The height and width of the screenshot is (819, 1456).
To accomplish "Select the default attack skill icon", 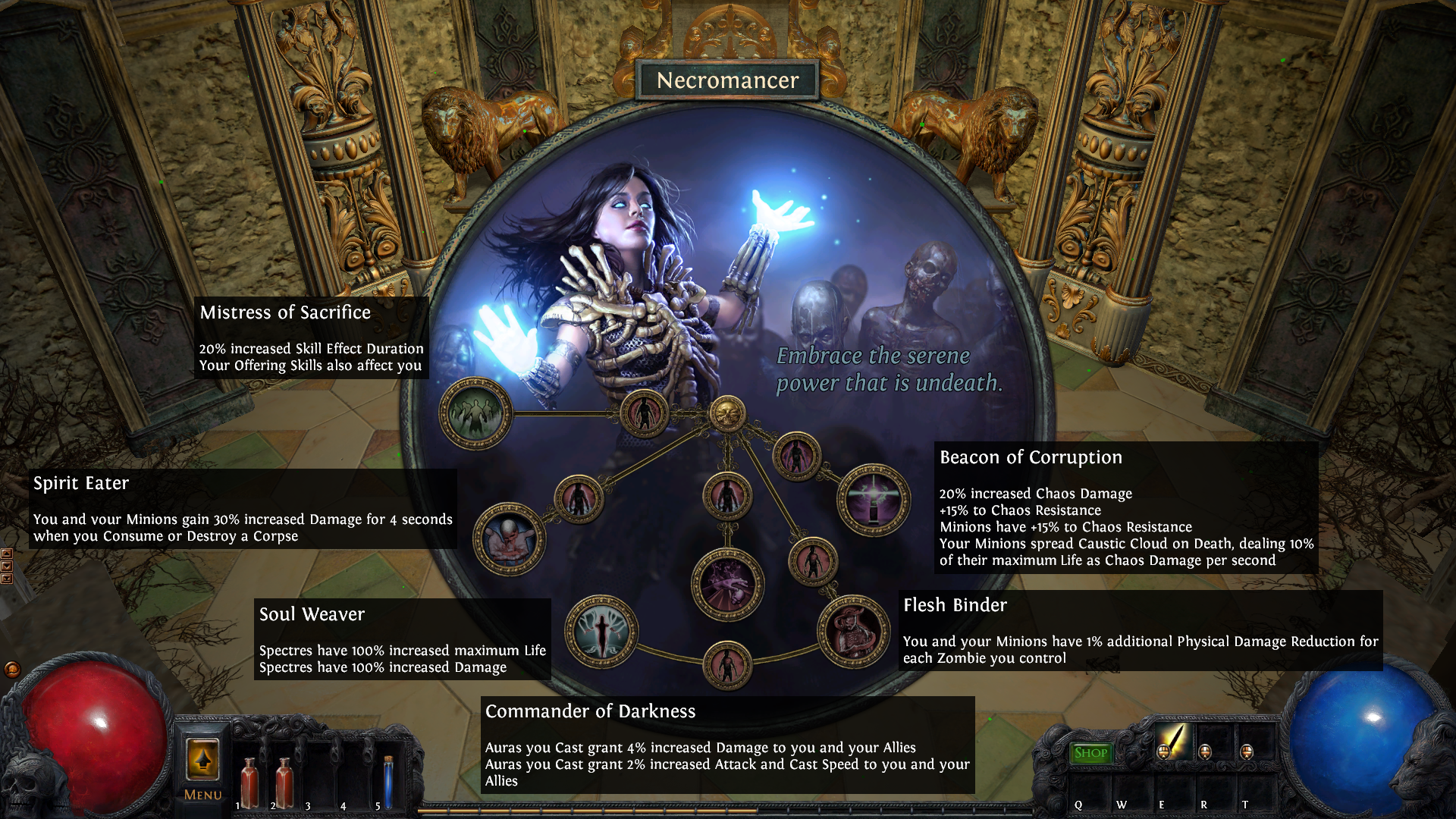I will pos(1173,740).
